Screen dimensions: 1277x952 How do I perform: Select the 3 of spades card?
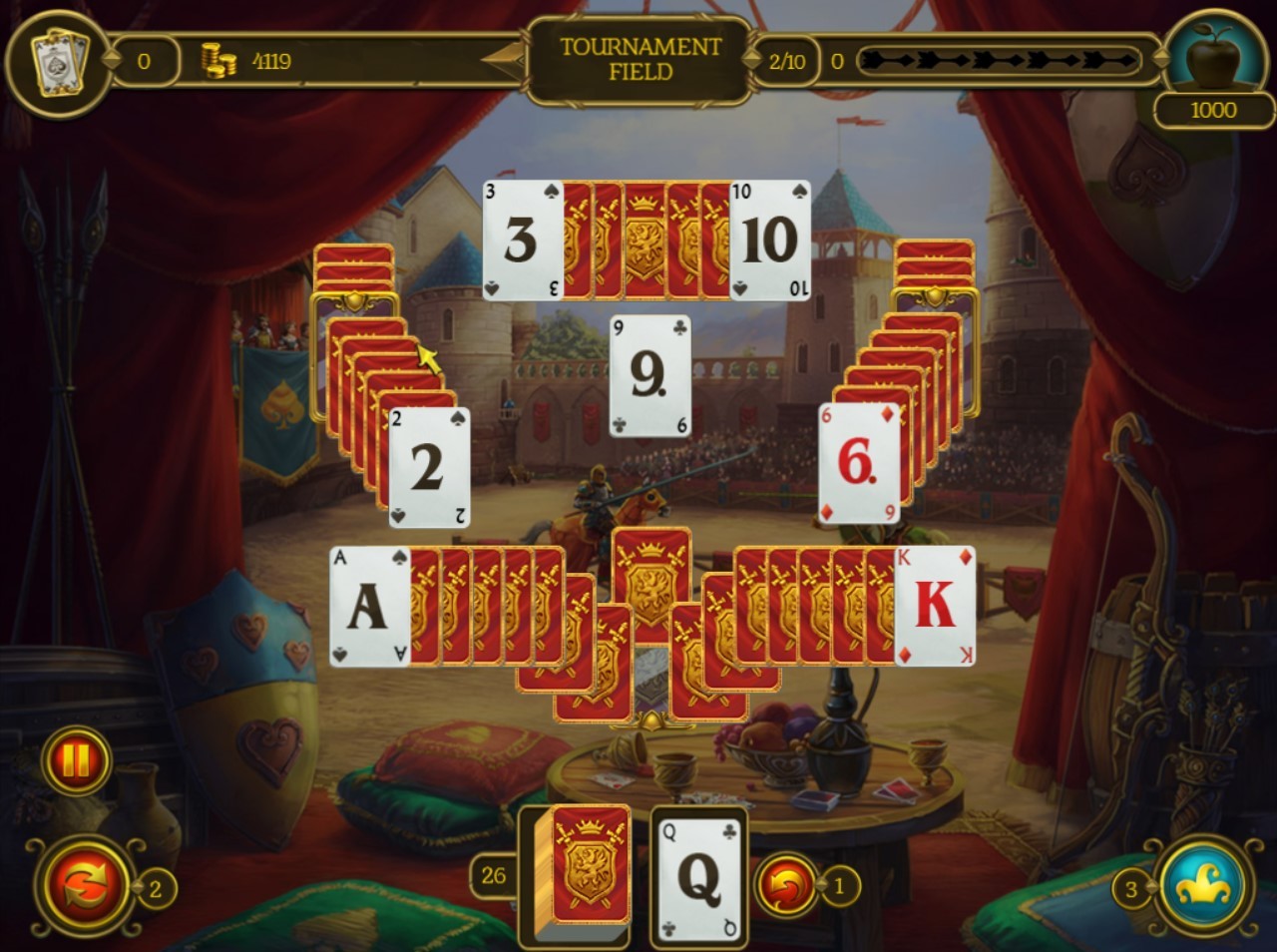(x=520, y=239)
